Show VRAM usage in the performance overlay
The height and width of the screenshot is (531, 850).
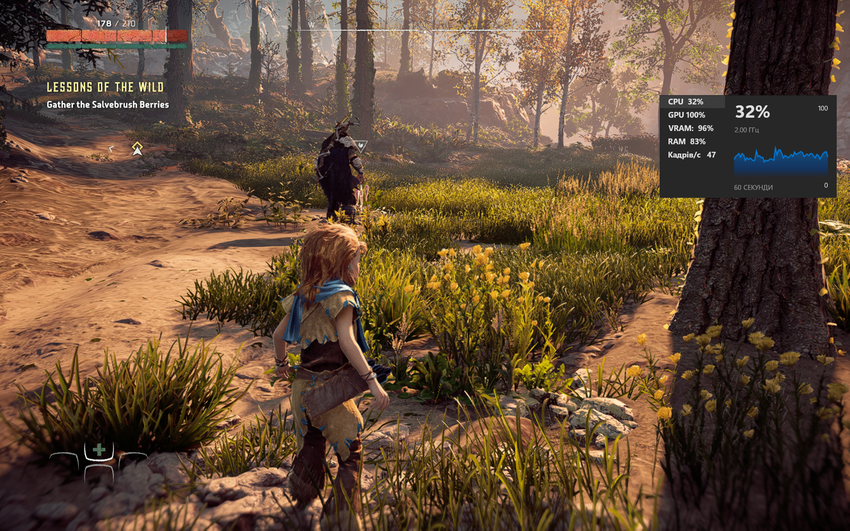point(692,128)
